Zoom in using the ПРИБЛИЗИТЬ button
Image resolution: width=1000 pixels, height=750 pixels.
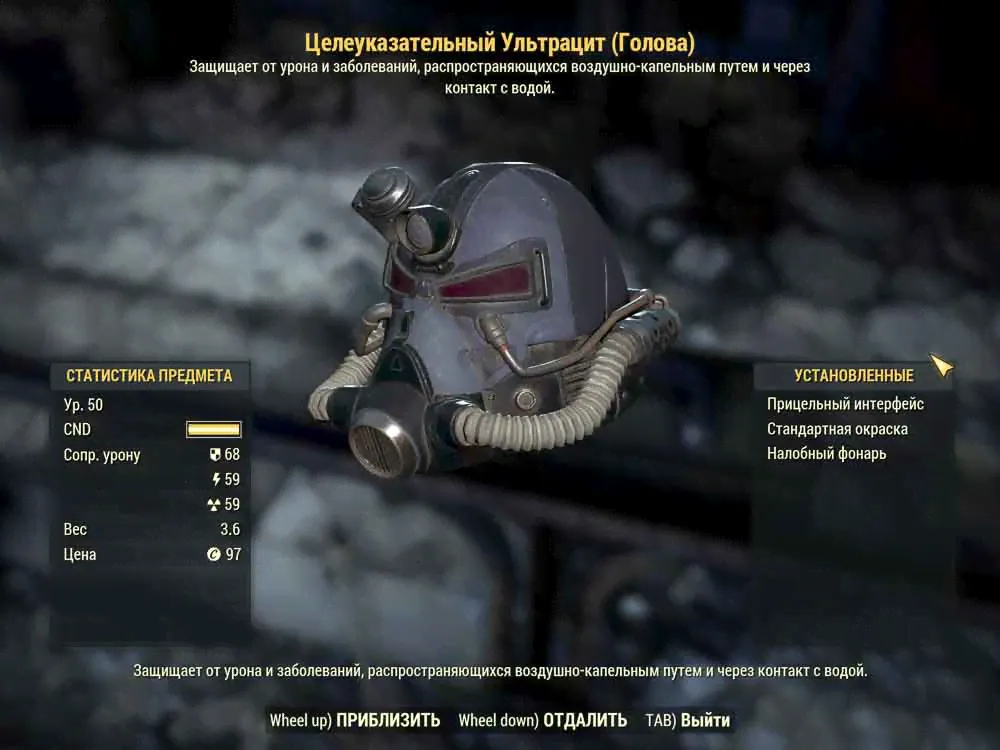387,720
